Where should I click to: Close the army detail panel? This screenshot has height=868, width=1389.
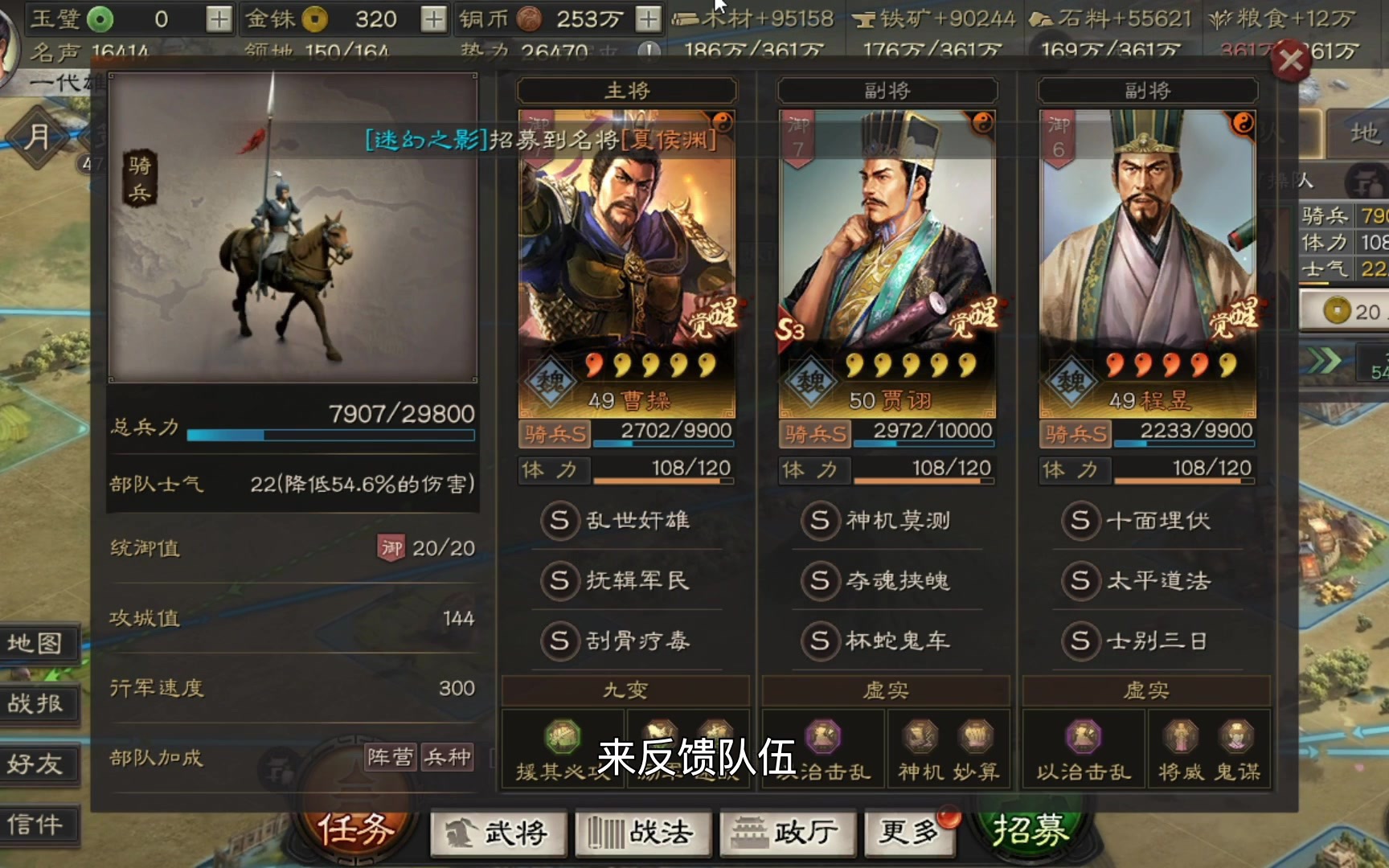click(1291, 60)
